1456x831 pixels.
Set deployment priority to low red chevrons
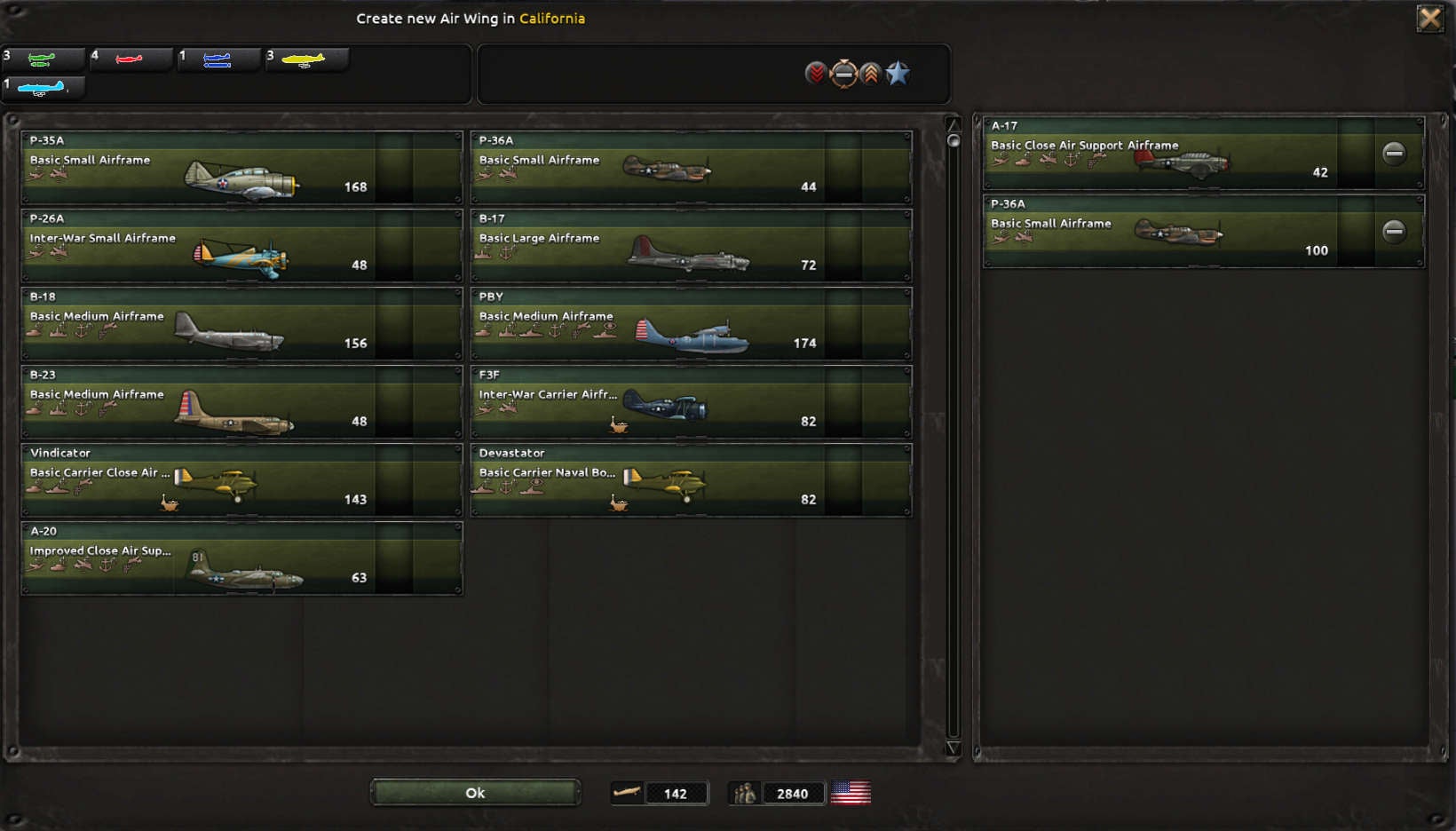(x=815, y=75)
